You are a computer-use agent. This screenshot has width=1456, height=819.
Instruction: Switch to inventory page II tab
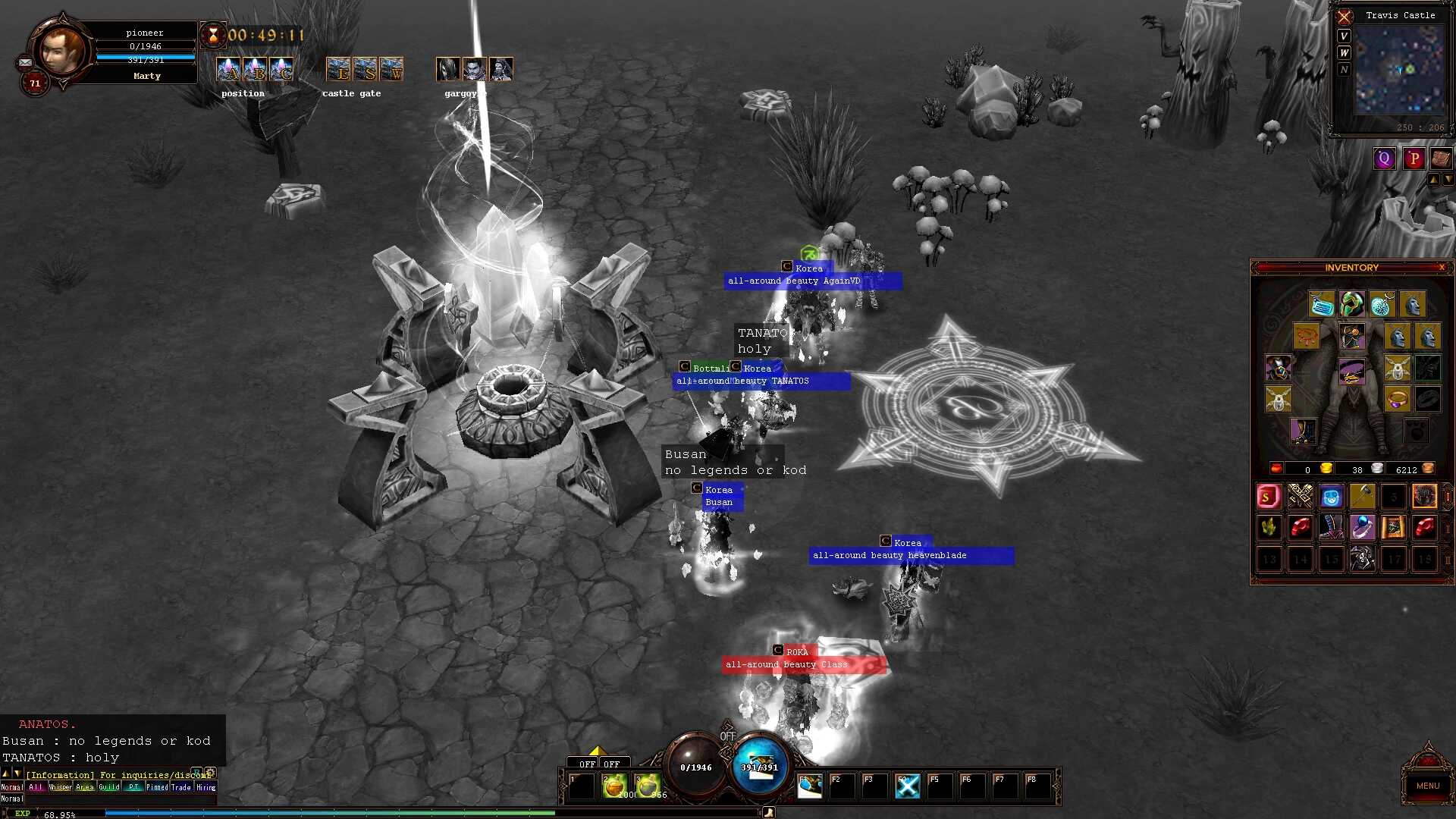1448,529
